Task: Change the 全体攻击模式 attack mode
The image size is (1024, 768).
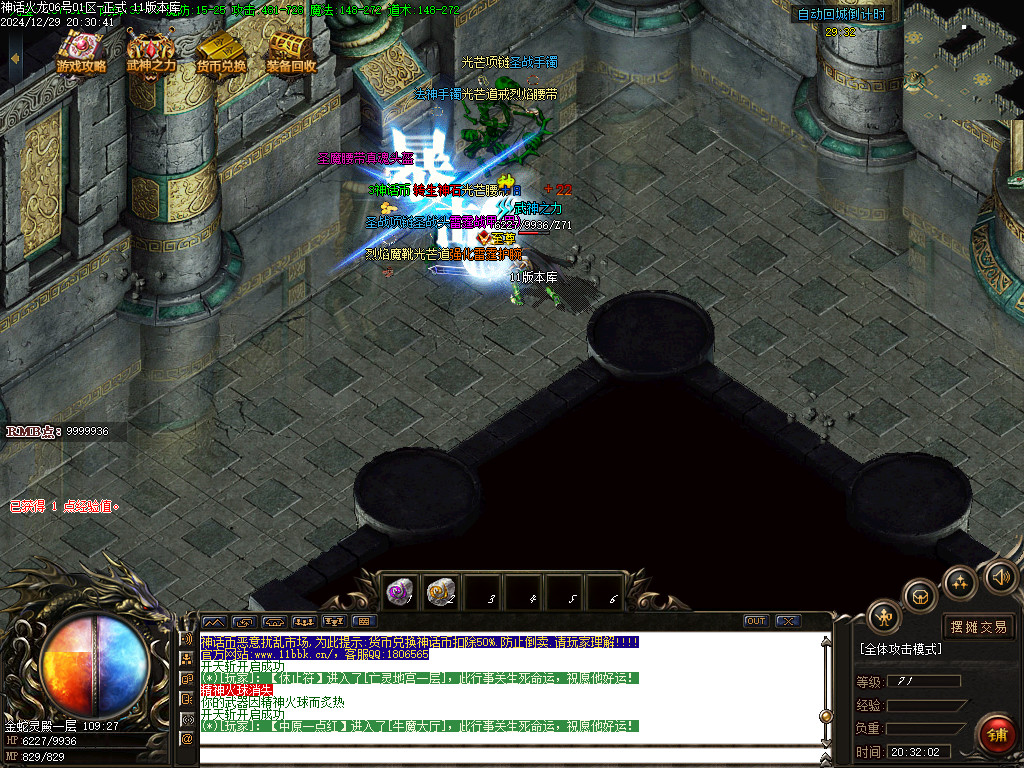Action: coord(900,649)
